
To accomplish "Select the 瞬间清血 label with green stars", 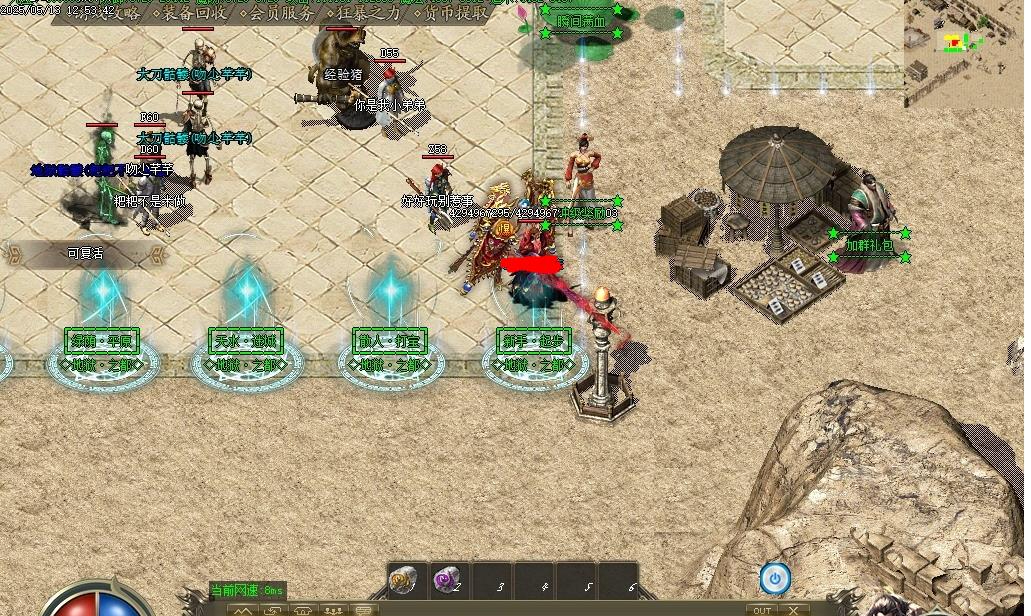I will (581, 21).
